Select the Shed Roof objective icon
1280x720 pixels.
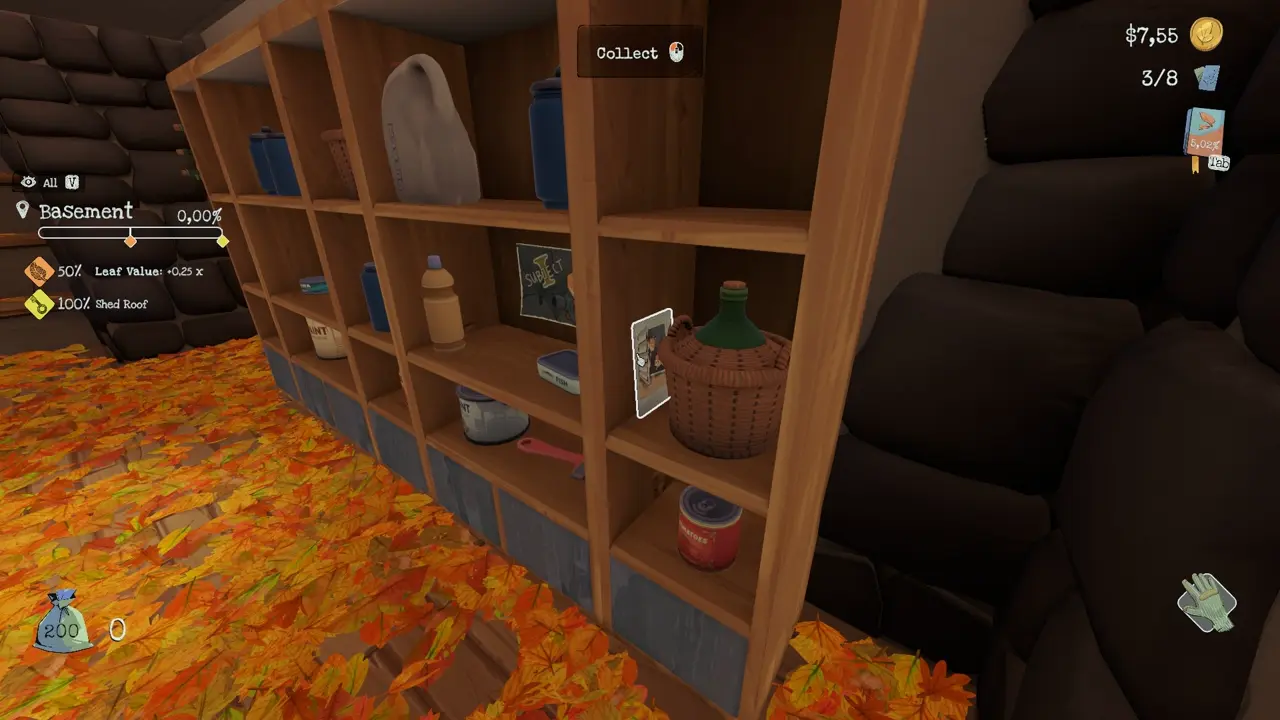(x=39, y=303)
